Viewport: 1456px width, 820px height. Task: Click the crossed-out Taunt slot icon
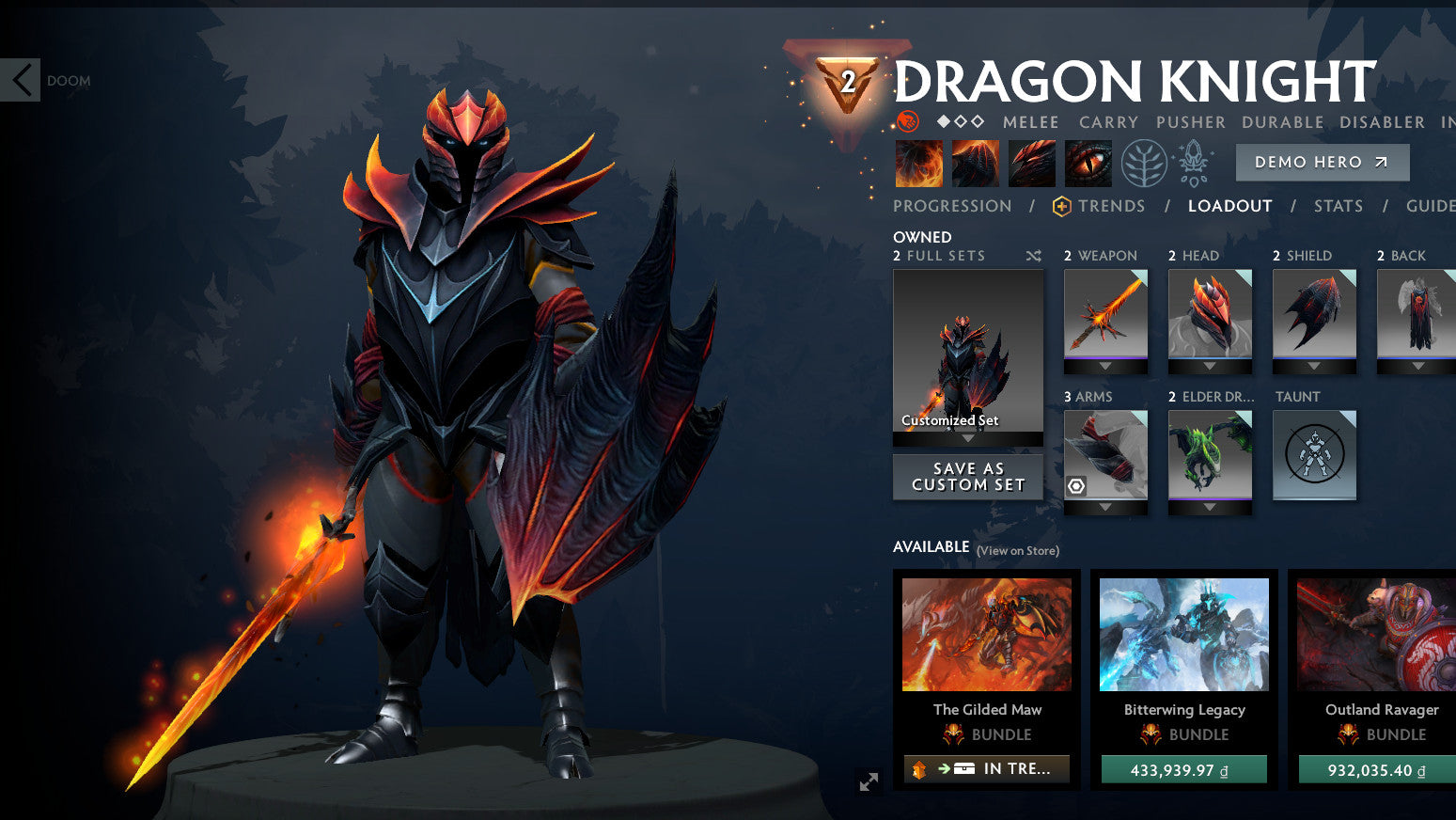[1314, 454]
